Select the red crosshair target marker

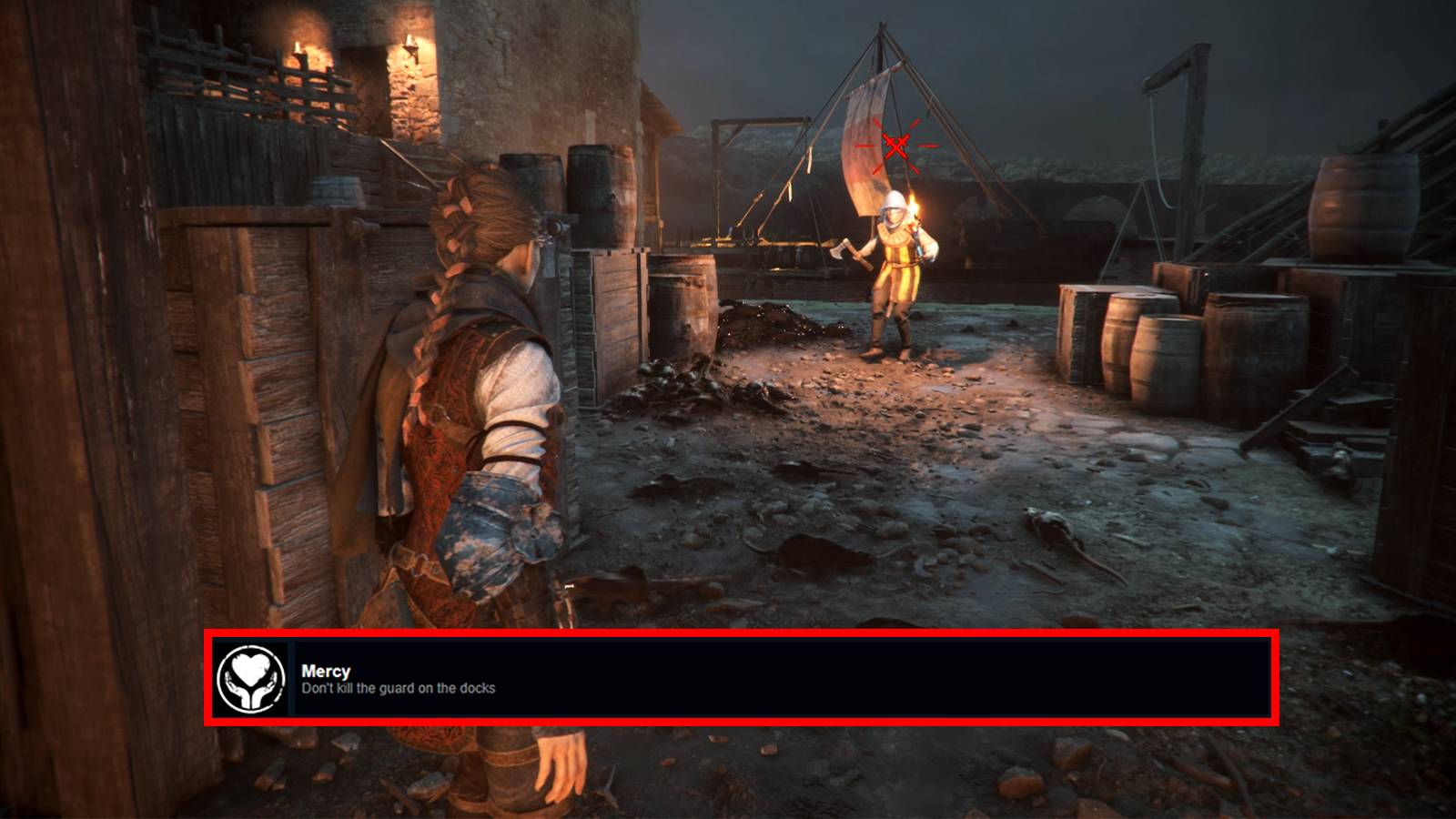coord(896,144)
